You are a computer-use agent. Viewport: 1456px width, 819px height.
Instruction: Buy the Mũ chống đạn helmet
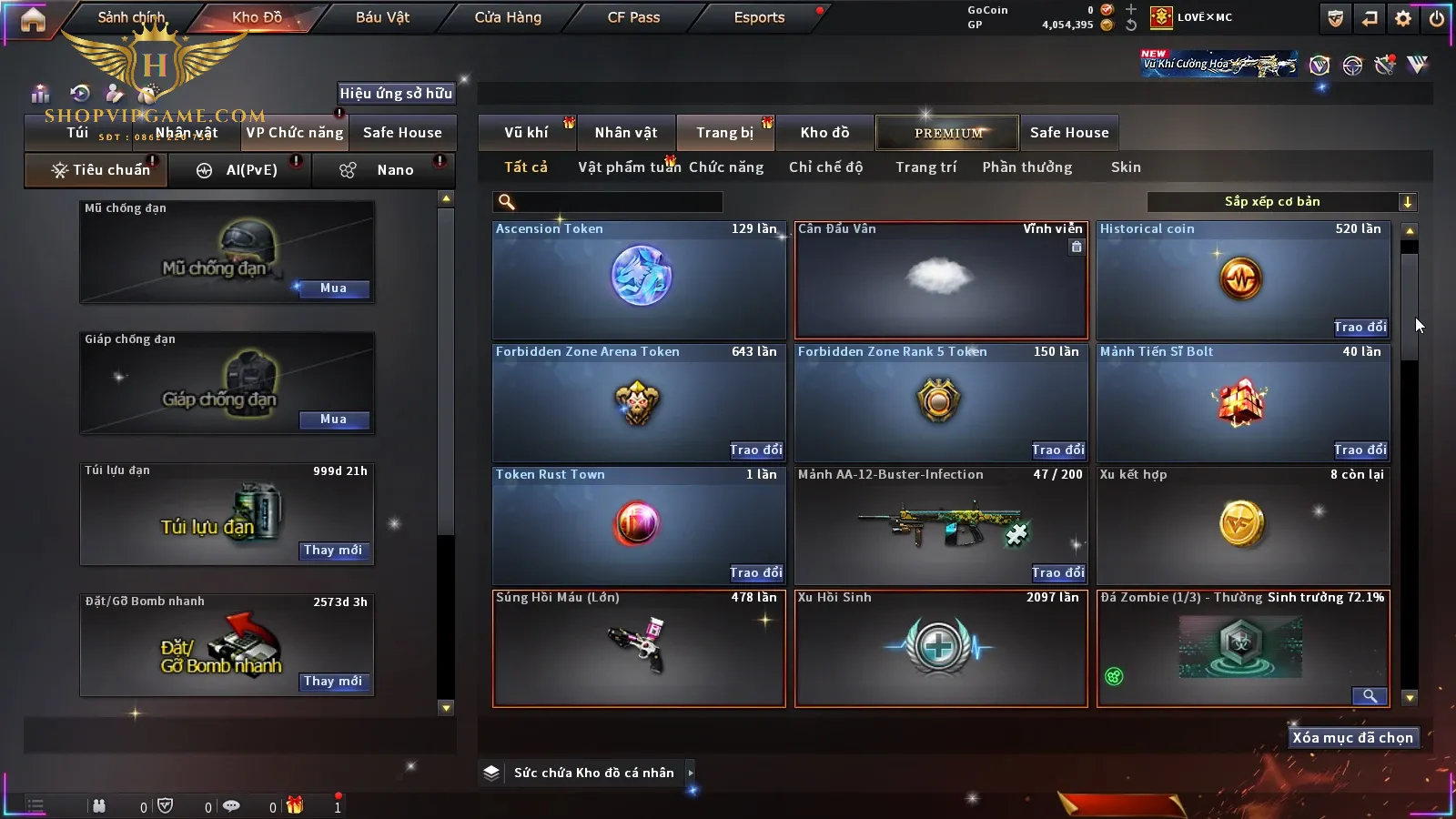[333, 288]
